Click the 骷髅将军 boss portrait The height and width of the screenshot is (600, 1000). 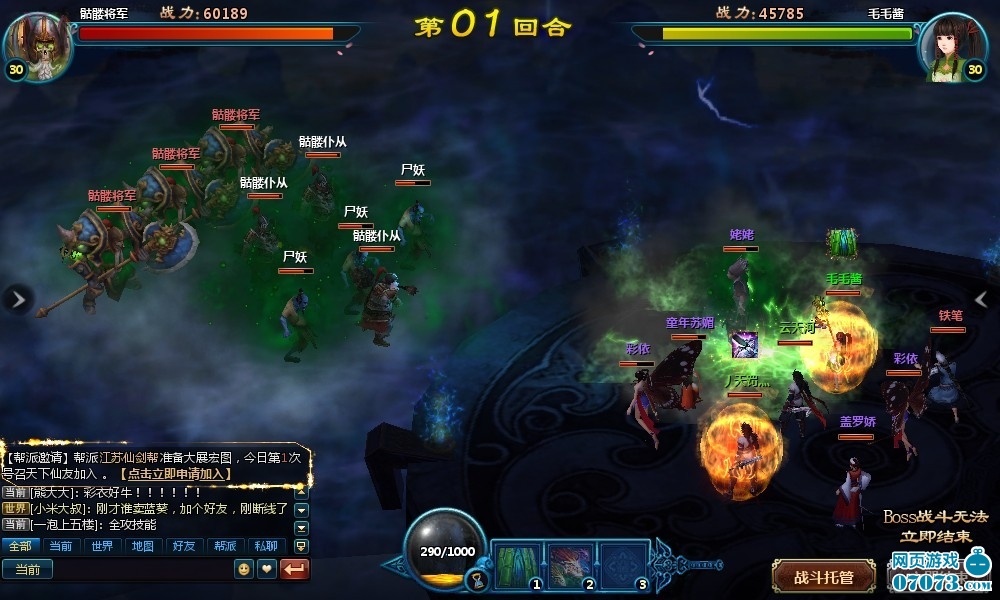coord(38,44)
